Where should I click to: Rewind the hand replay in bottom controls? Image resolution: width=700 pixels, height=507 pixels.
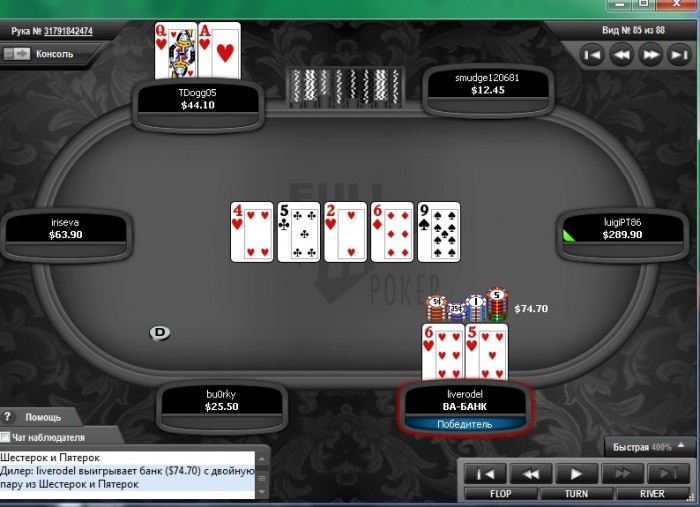click(x=530, y=474)
